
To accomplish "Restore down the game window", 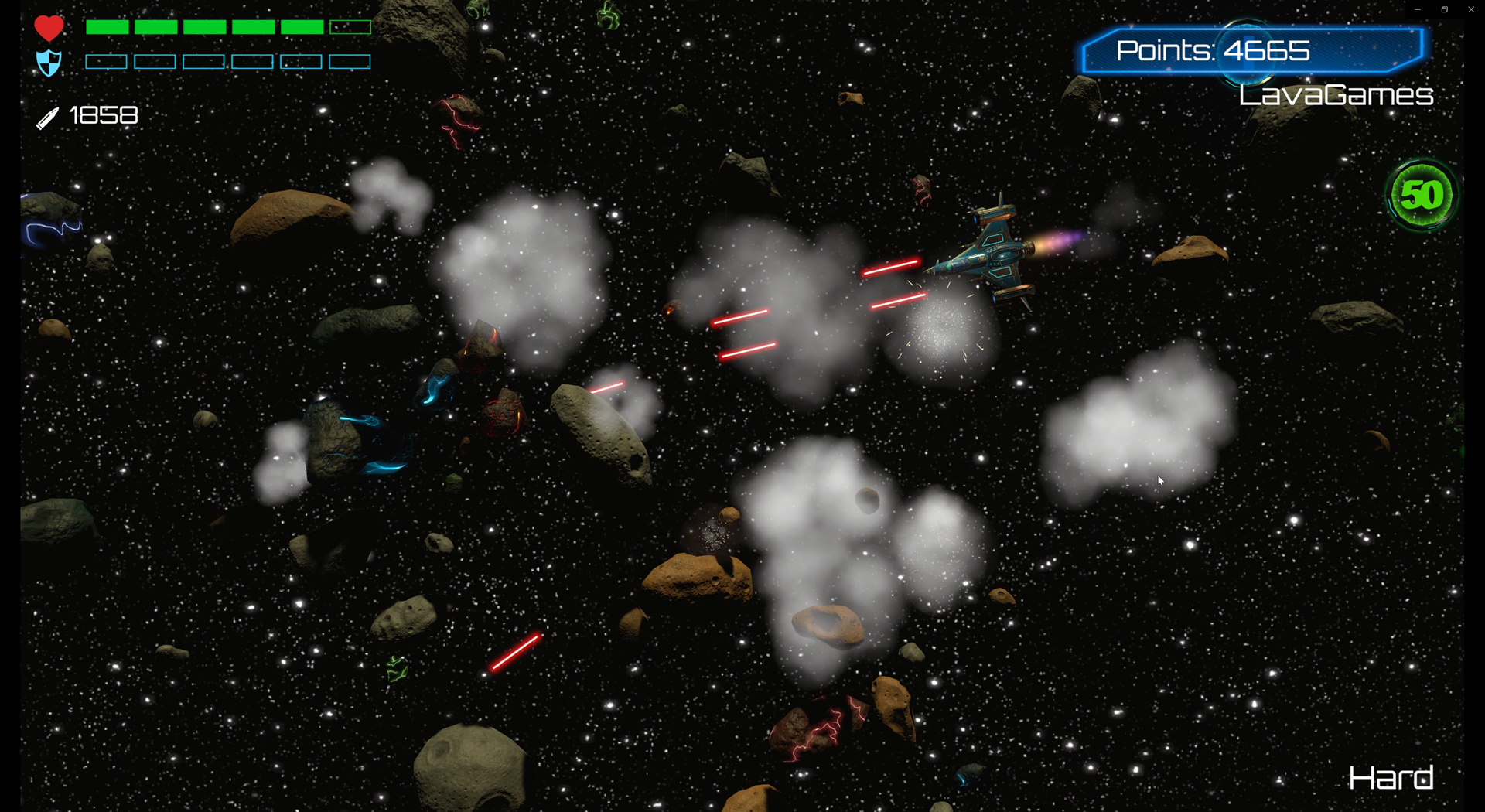I will point(1444,9).
